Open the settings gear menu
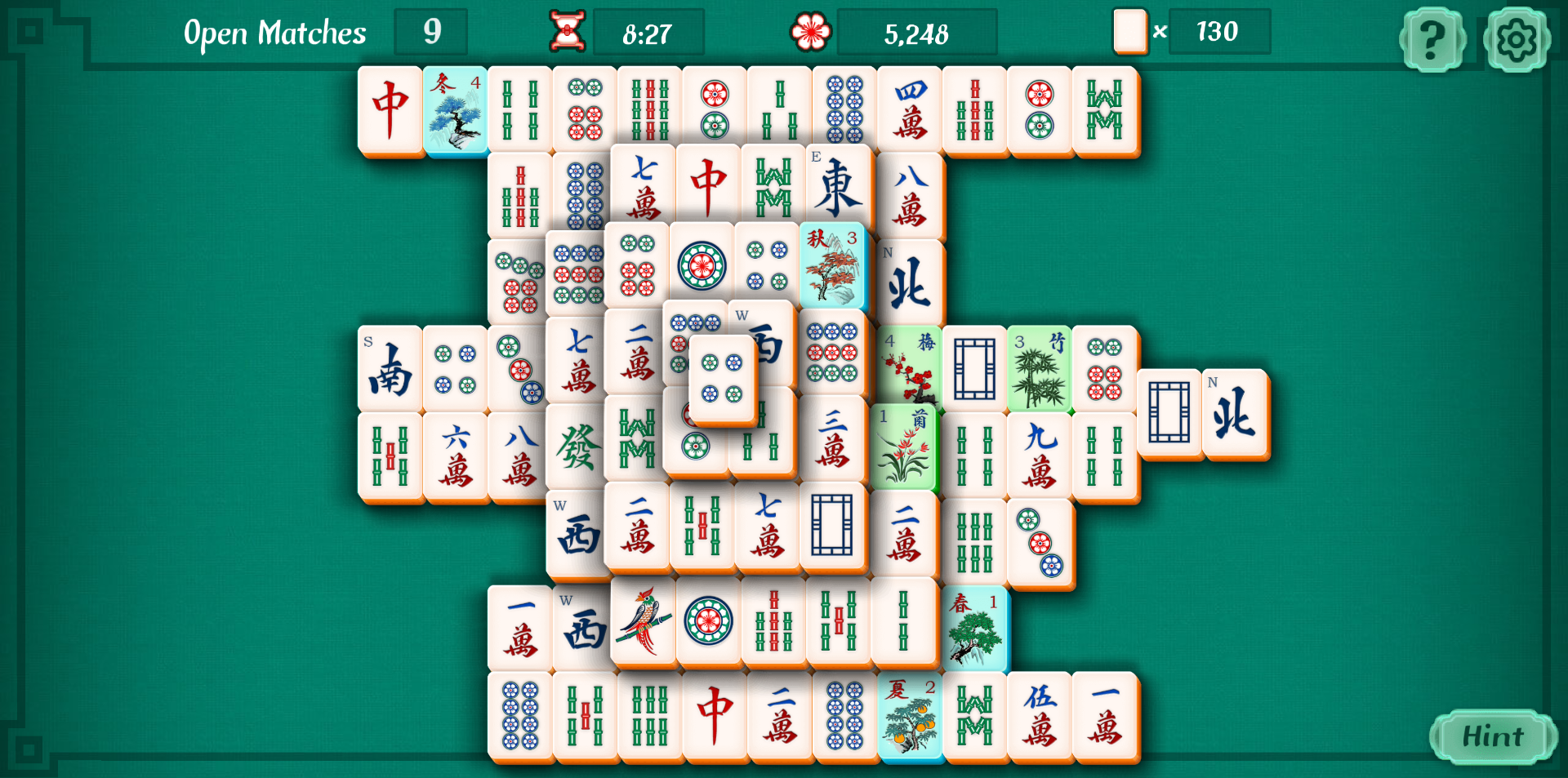 (x=1517, y=38)
